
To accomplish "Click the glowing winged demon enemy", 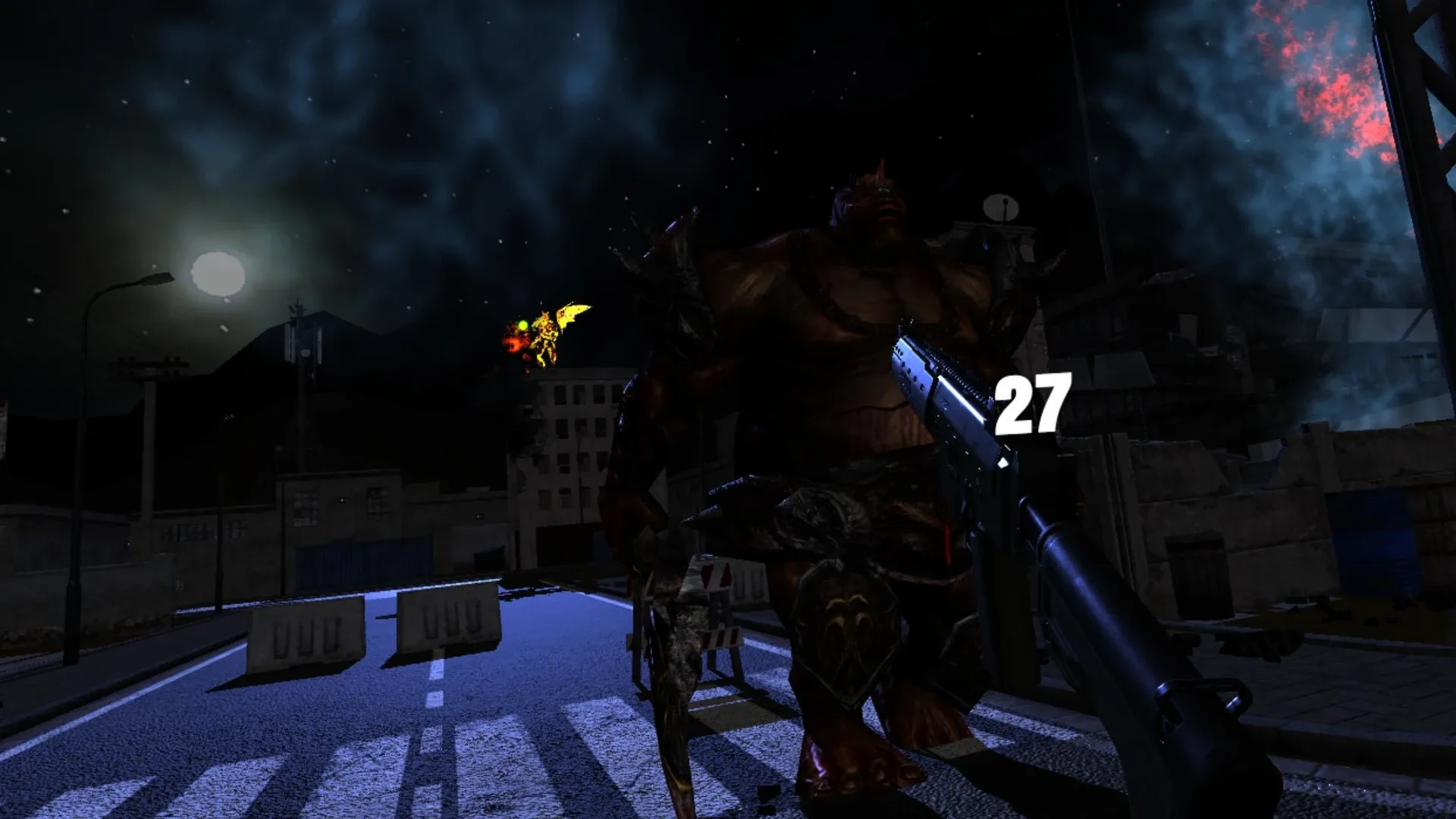I will 550,334.
